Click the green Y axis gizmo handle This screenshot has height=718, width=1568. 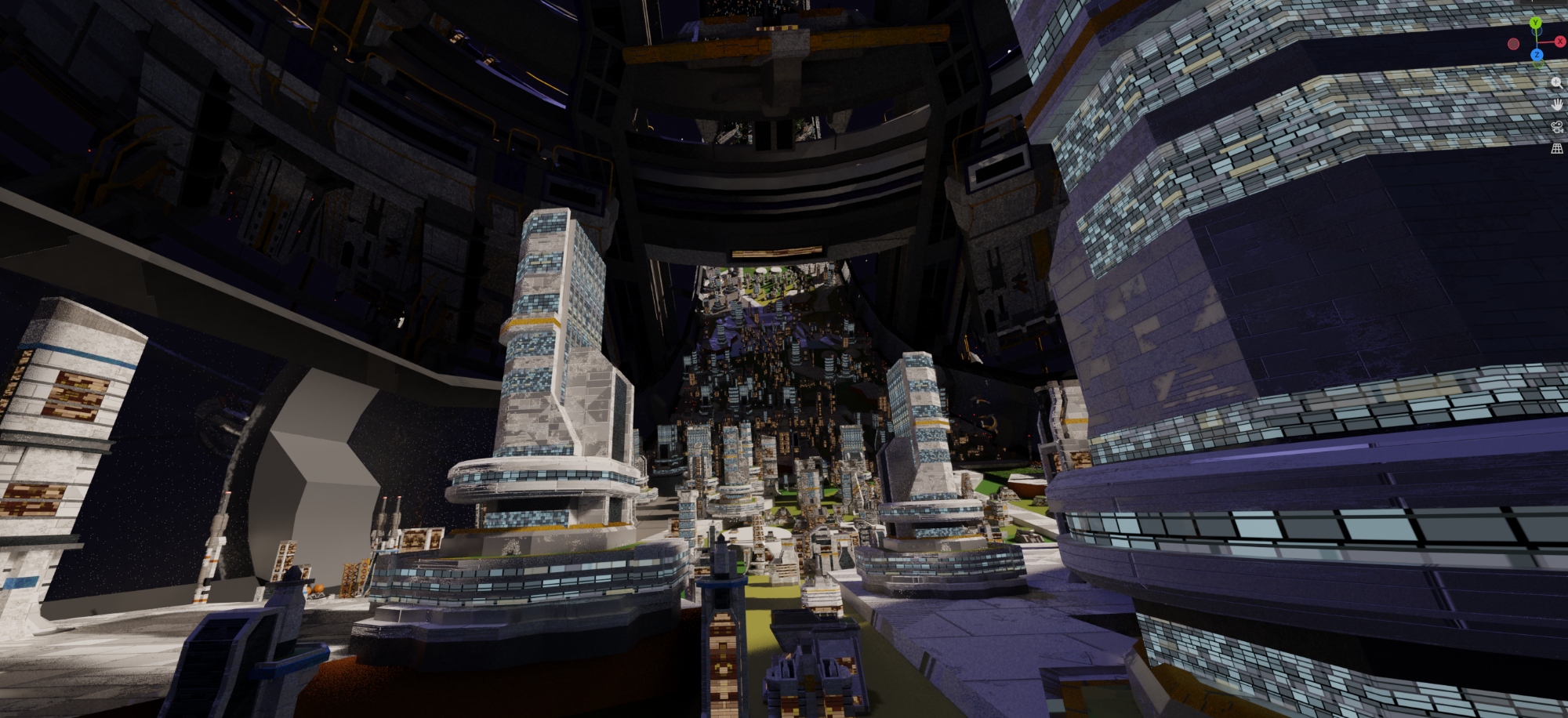(x=1536, y=24)
